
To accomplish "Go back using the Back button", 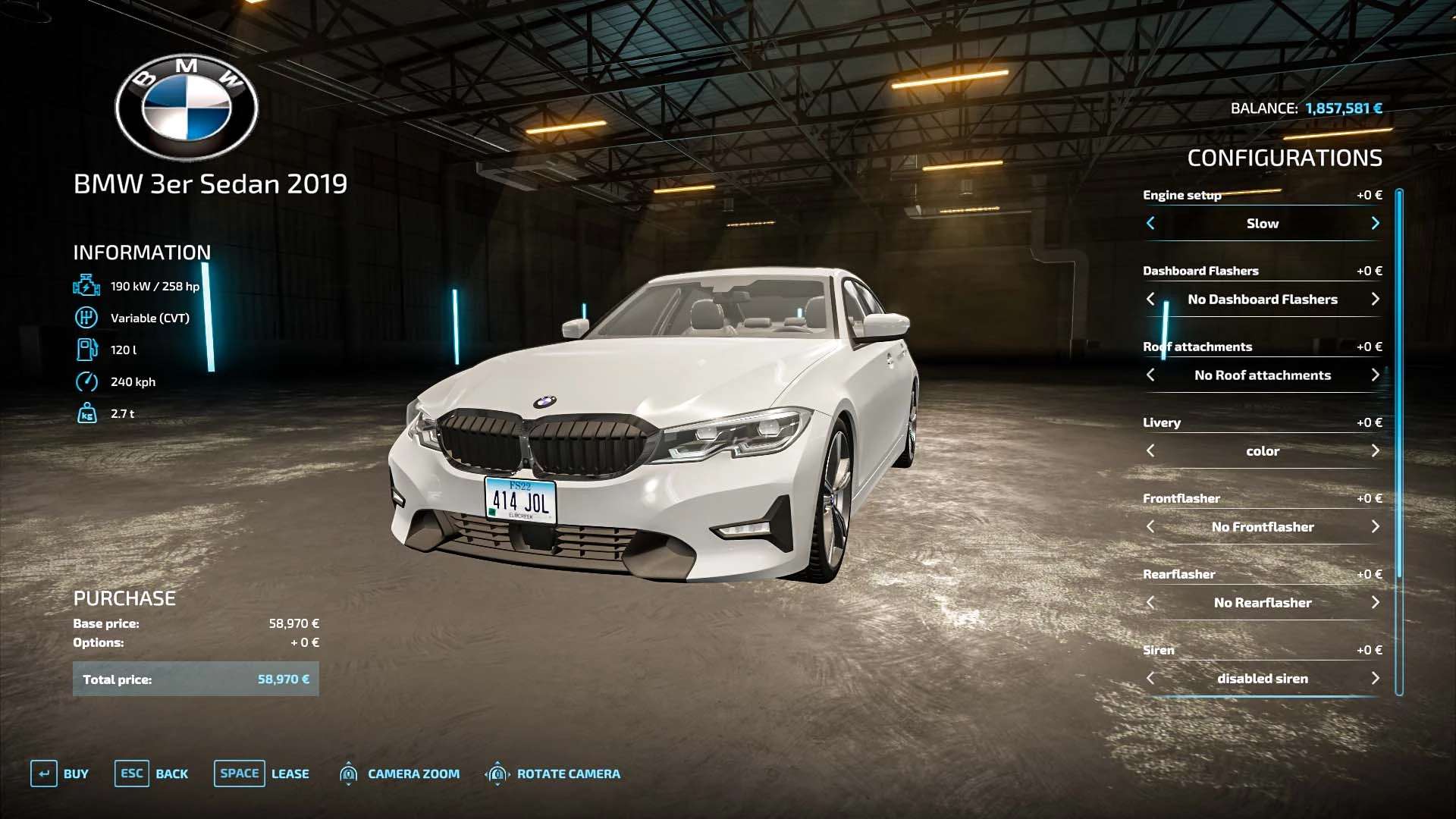I will (x=152, y=773).
